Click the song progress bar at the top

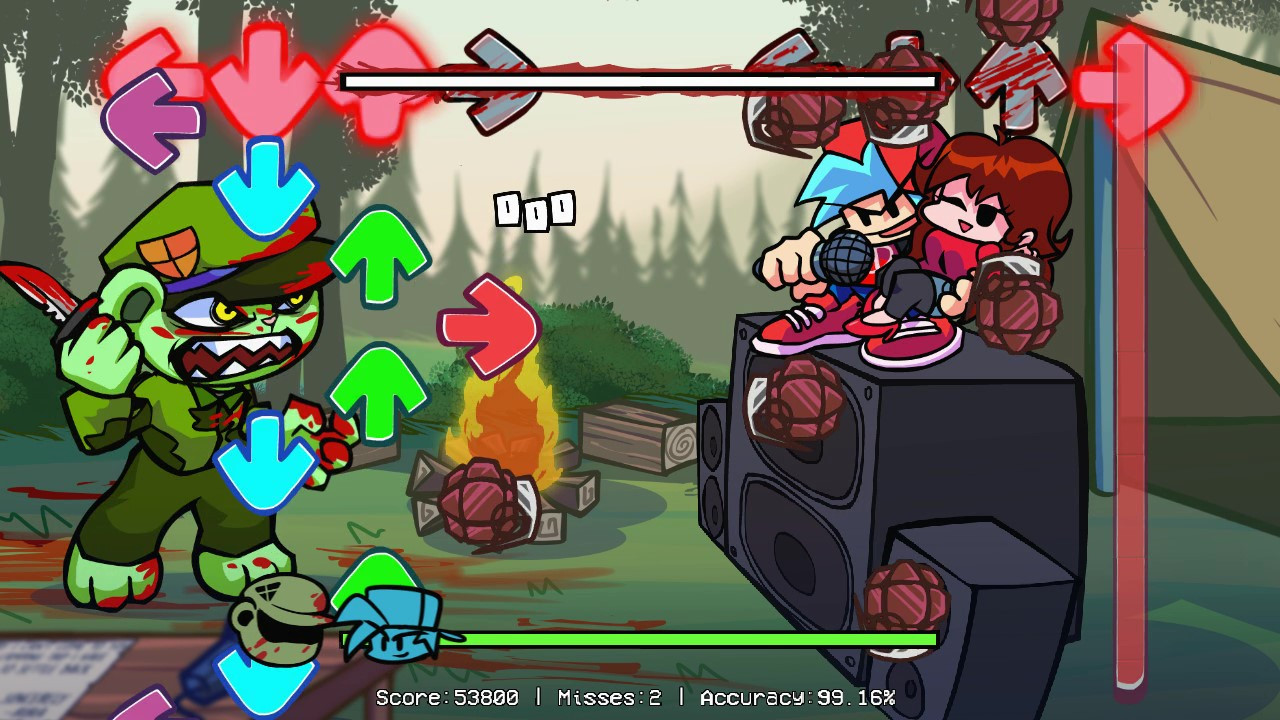[x=640, y=80]
